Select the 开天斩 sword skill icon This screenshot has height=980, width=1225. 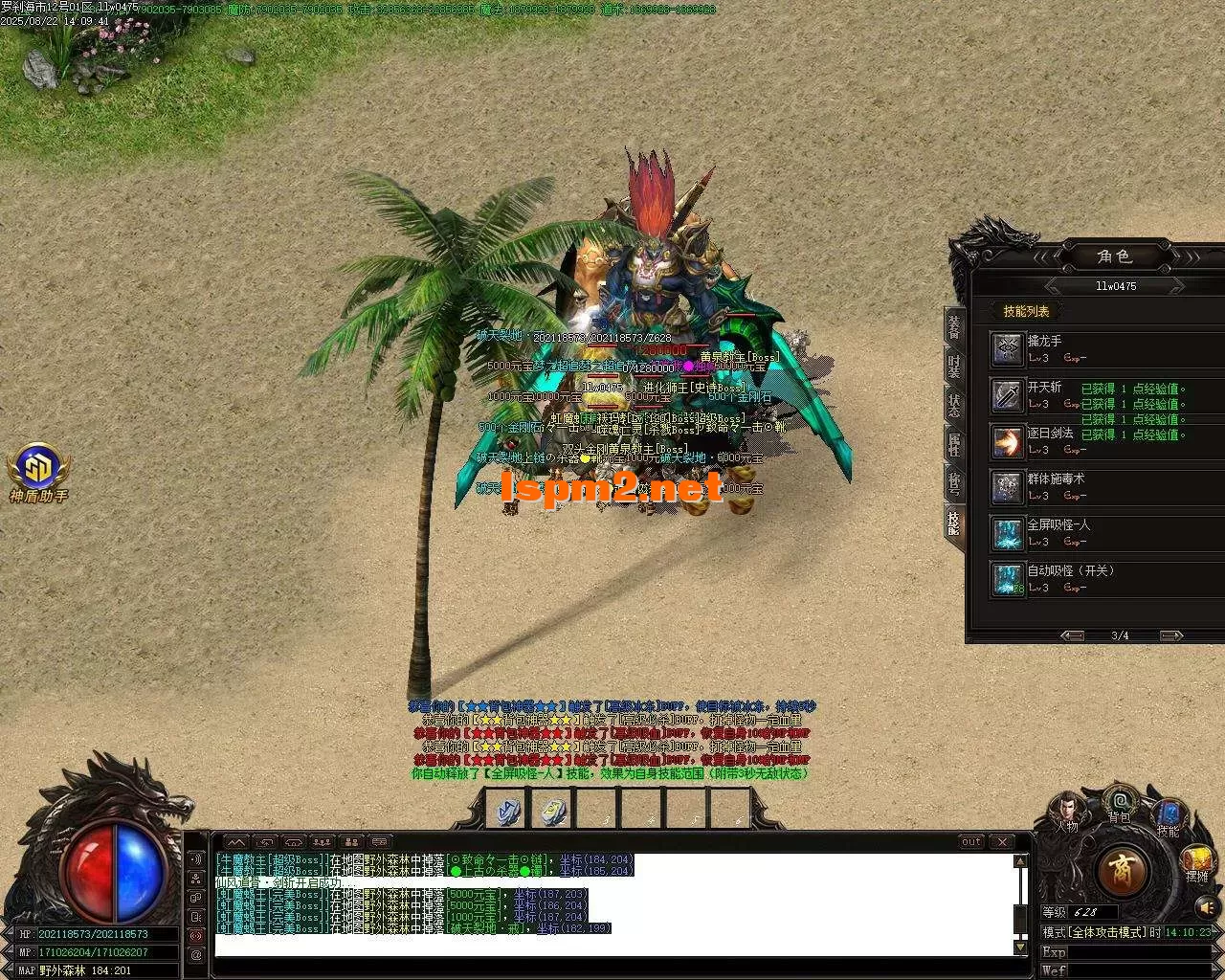click(1007, 394)
